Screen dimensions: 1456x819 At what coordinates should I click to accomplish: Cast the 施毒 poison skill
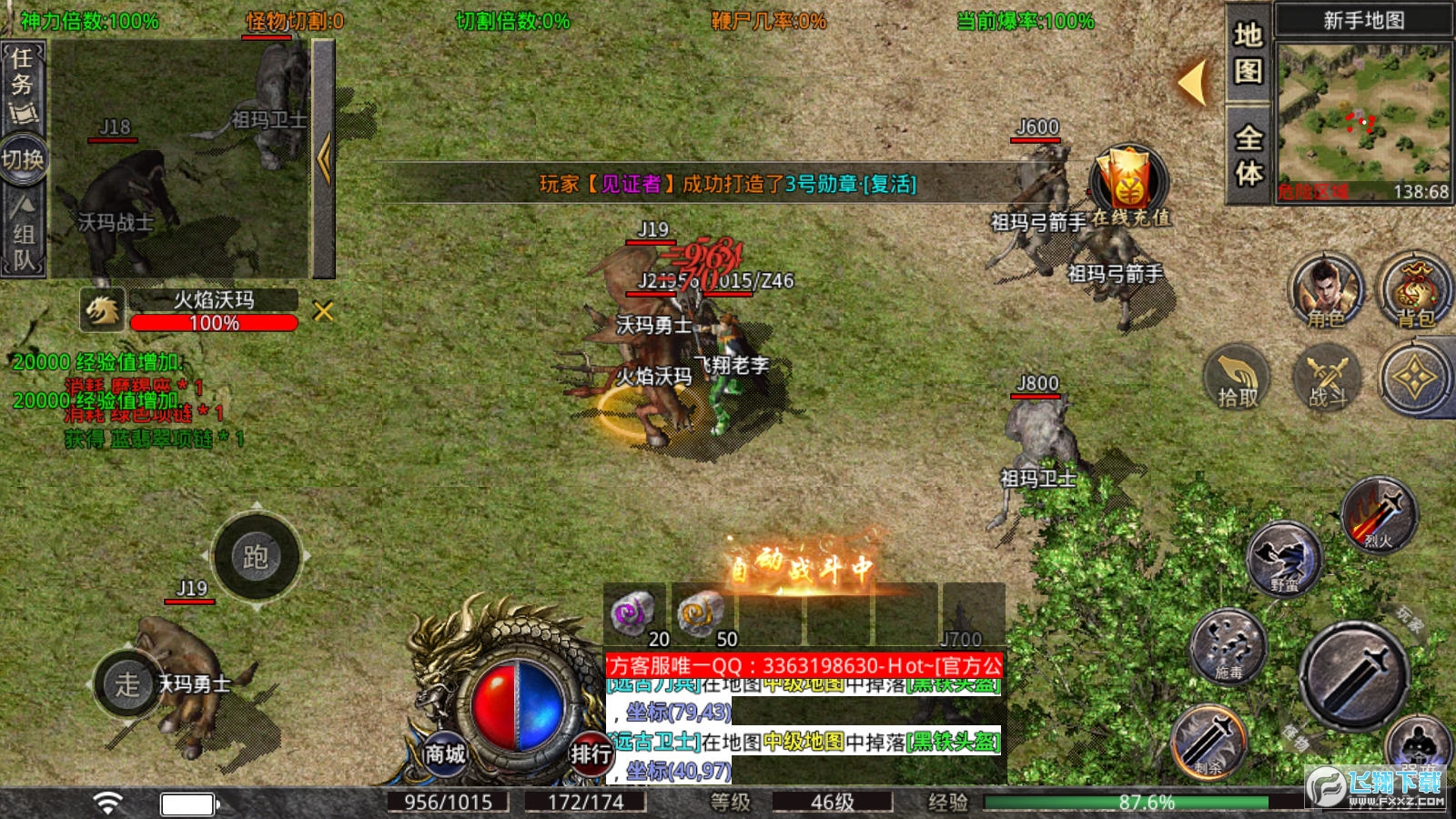1228,647
